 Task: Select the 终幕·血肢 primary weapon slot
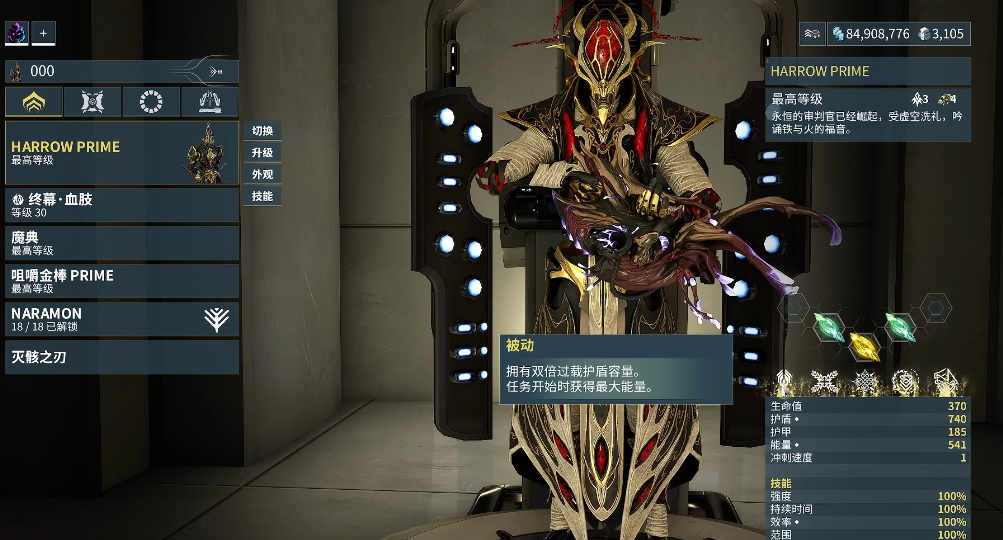pyautogui.click(x=121, y=205)
